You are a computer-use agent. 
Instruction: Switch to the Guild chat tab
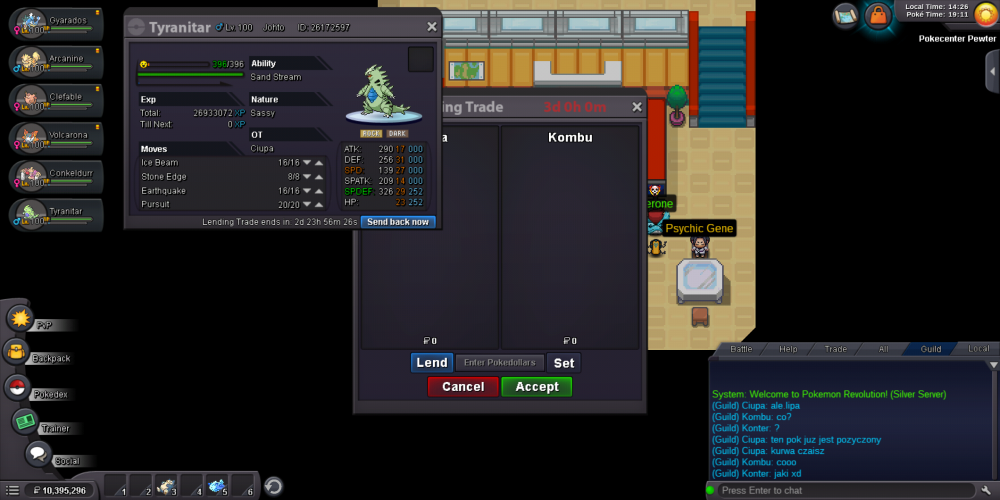click(931, 349)
